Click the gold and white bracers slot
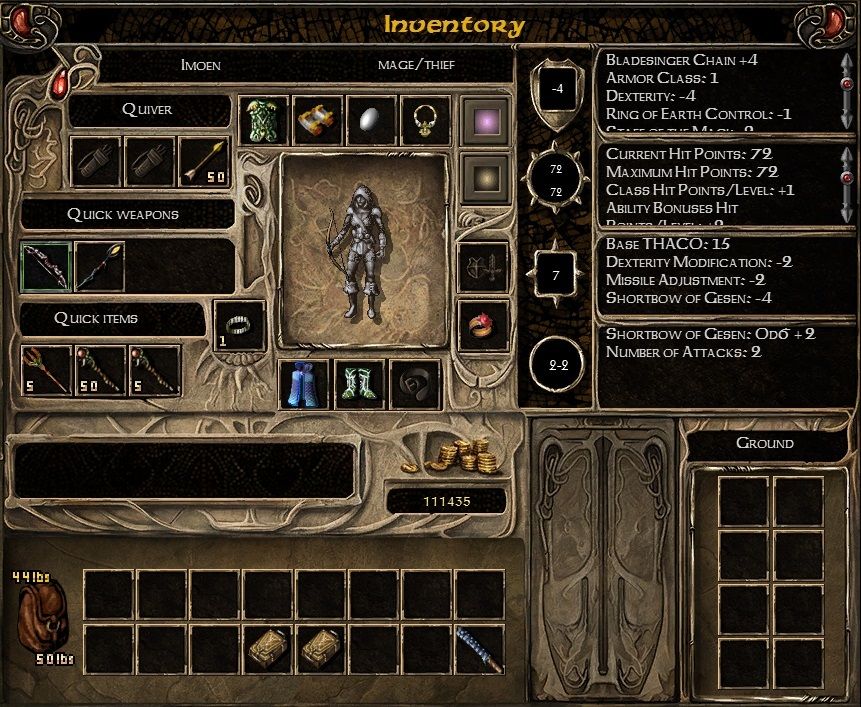 click(319, 121)
